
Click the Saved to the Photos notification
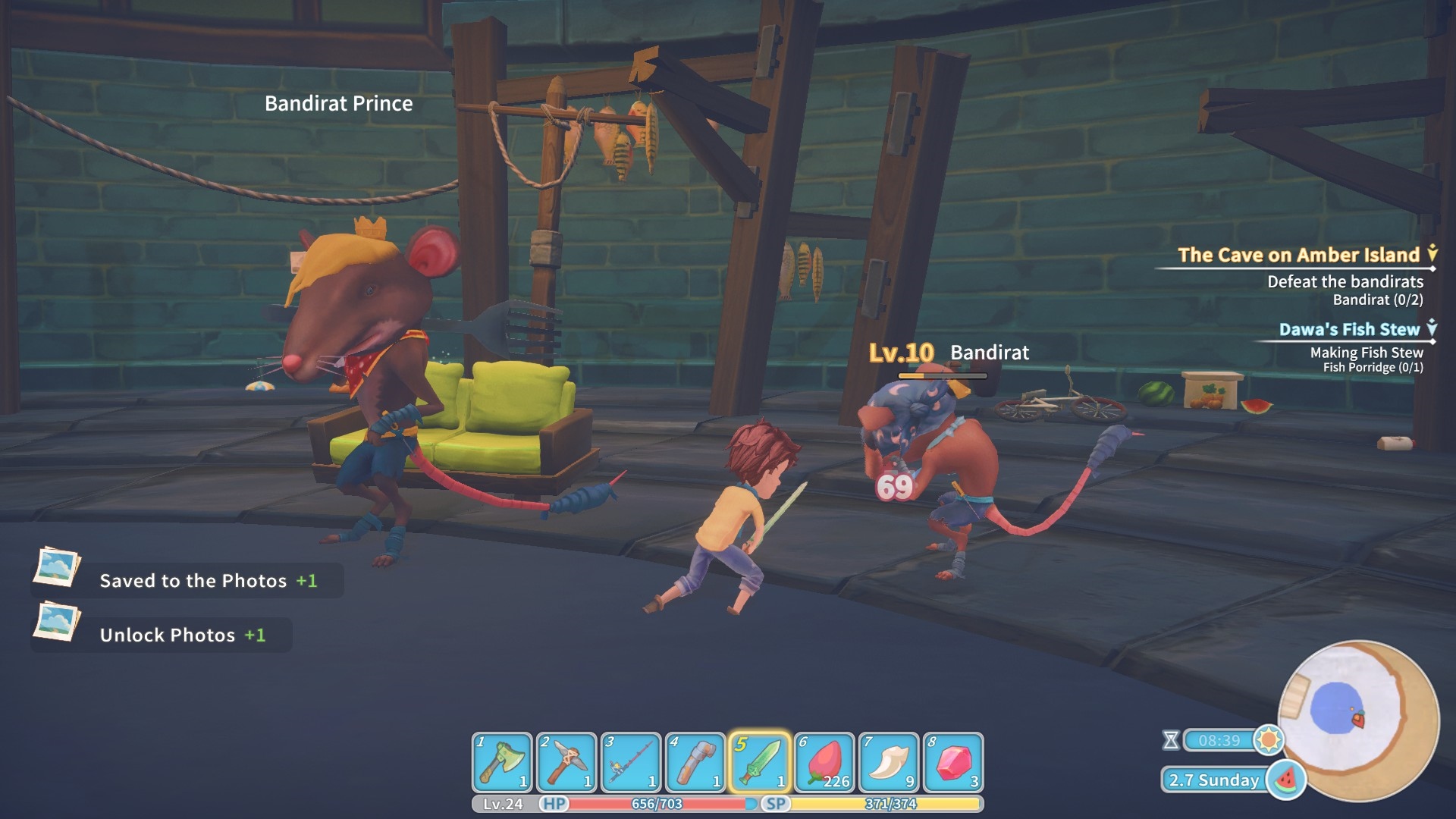pos(187,580)
